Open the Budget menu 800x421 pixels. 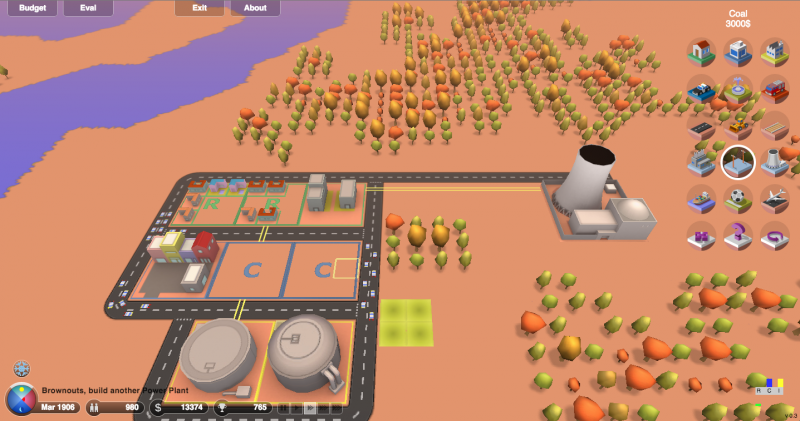coord(32,8)
